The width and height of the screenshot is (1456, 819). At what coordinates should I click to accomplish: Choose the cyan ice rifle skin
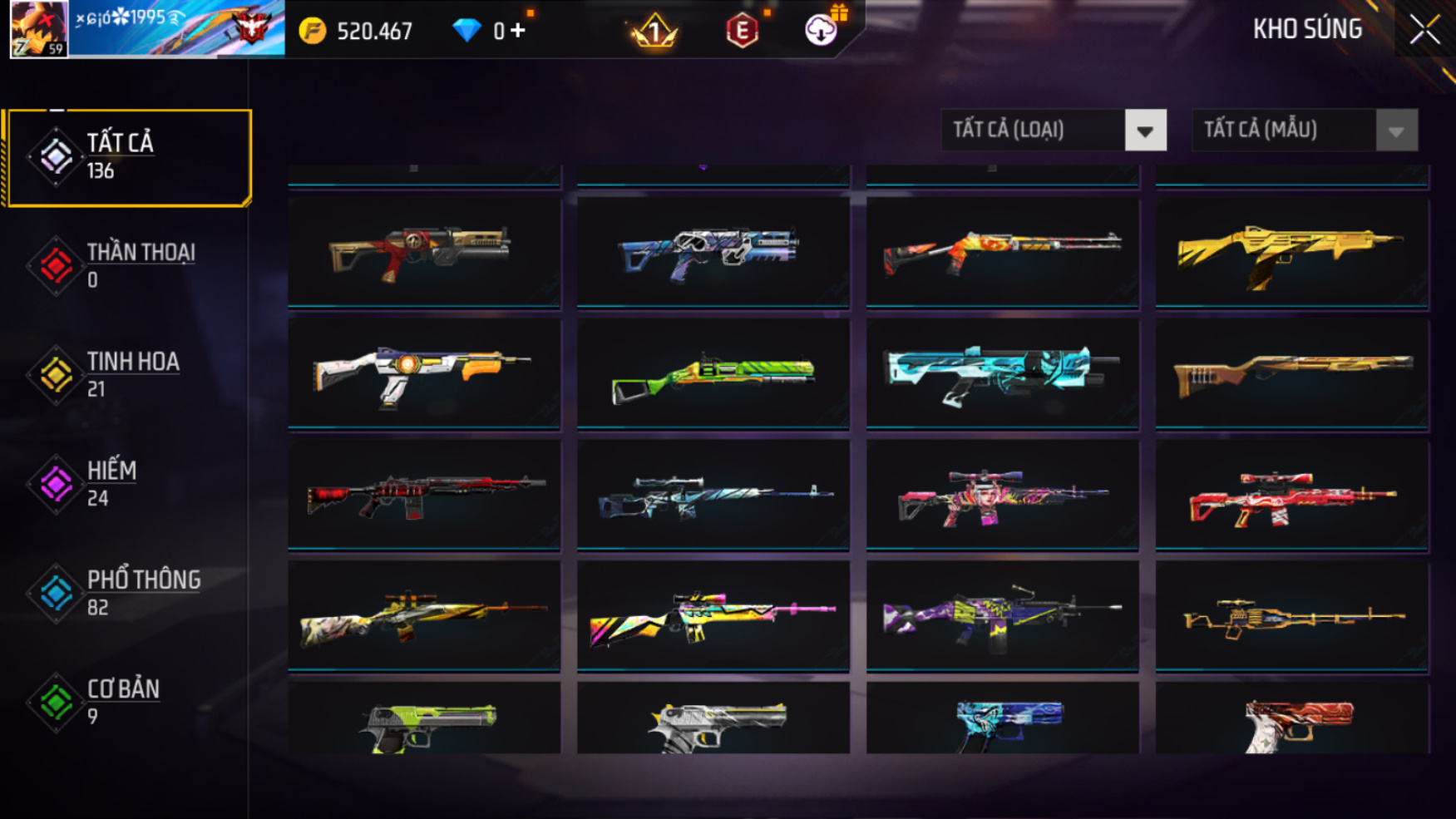pyautogui.click(x=1002, y=374)
